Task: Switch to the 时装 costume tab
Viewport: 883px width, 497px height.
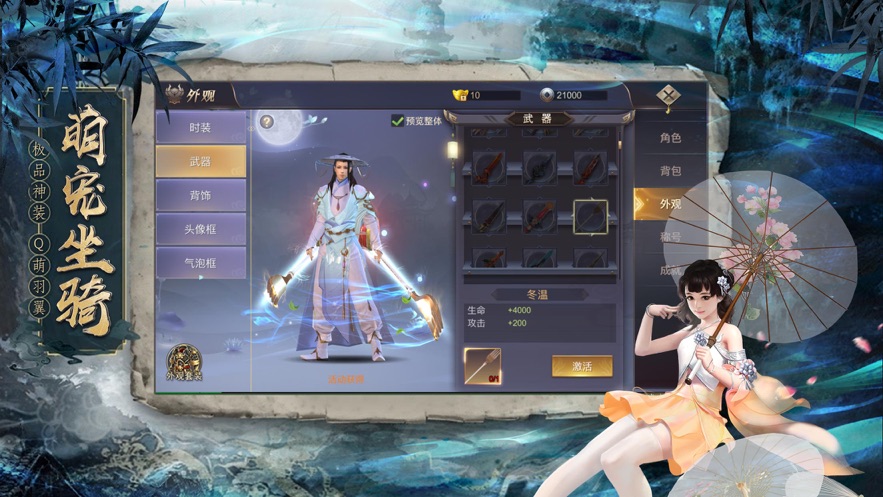Action: pos(200,128)
